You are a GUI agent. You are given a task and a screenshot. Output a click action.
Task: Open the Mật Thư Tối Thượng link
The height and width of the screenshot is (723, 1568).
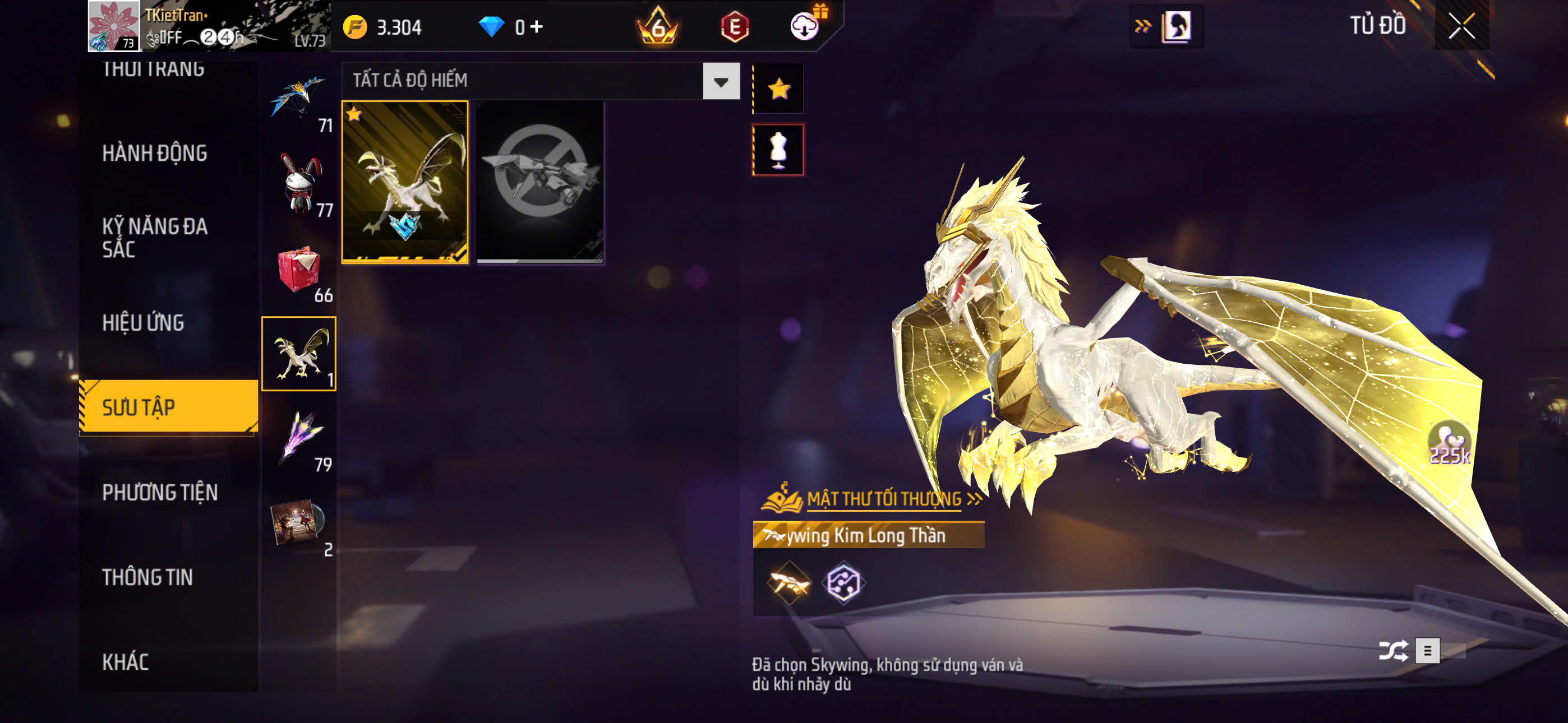[x=884, y=498]
